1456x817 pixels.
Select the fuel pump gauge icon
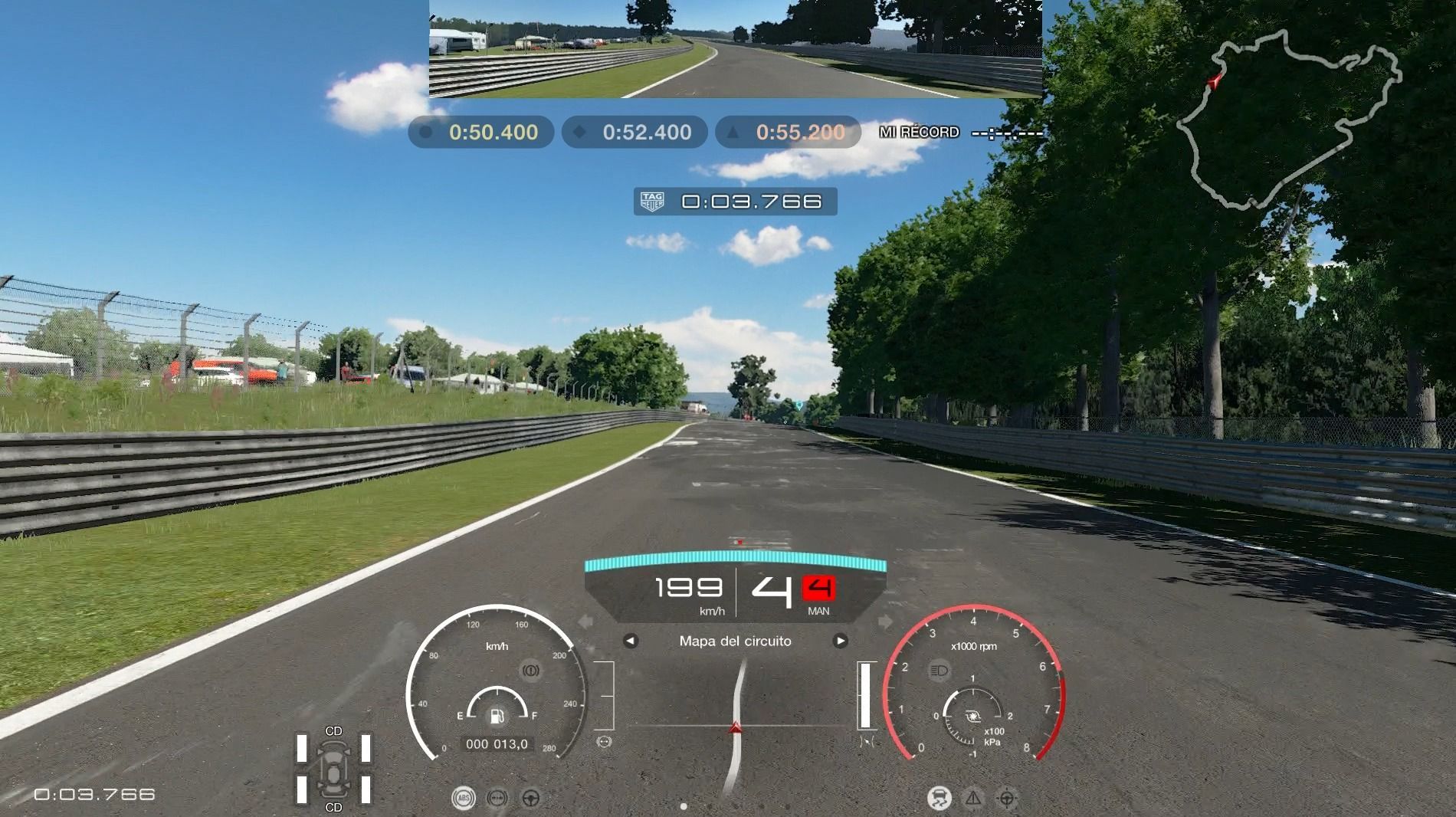click(497, 717)
